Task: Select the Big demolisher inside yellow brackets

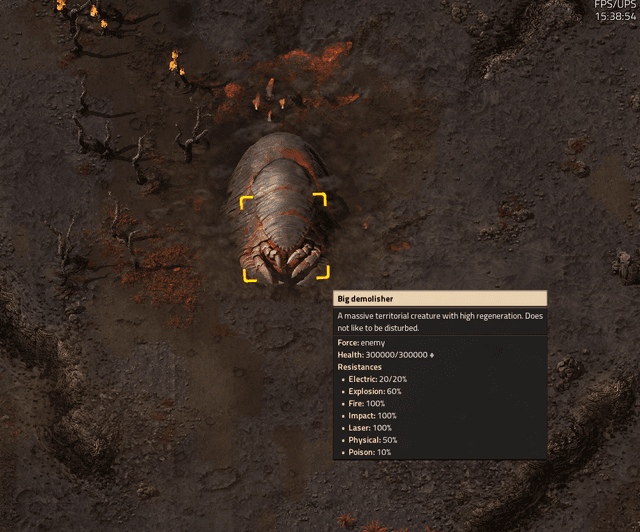Action: [x=285, y=237]
